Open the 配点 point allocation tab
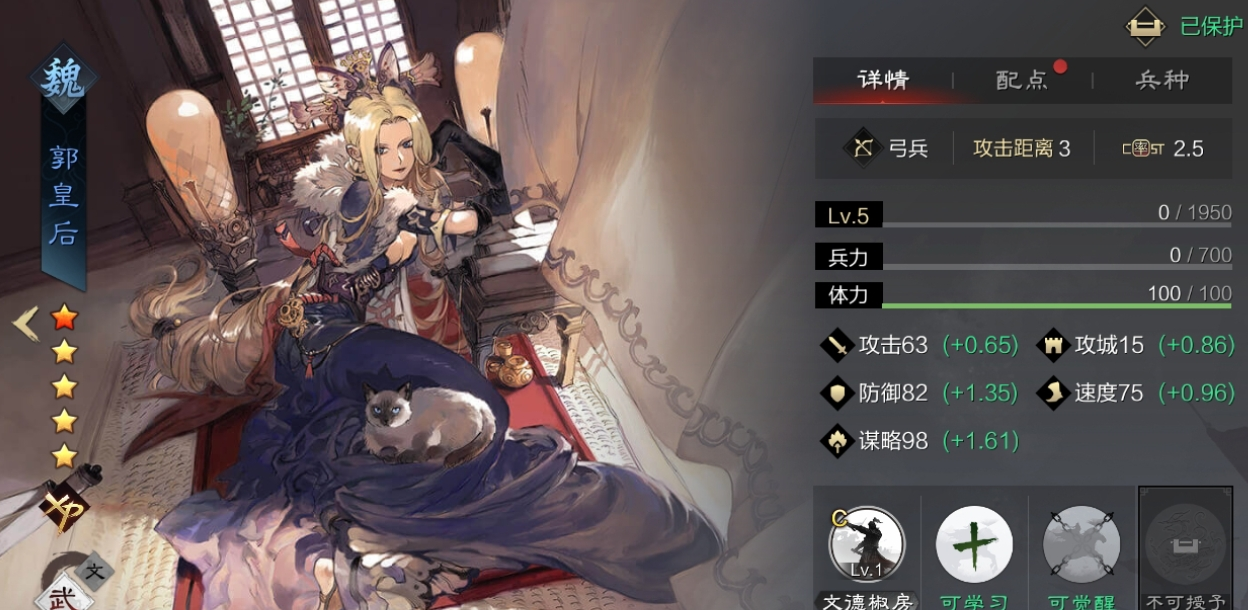1248x610 pixels. point(1022,80)
